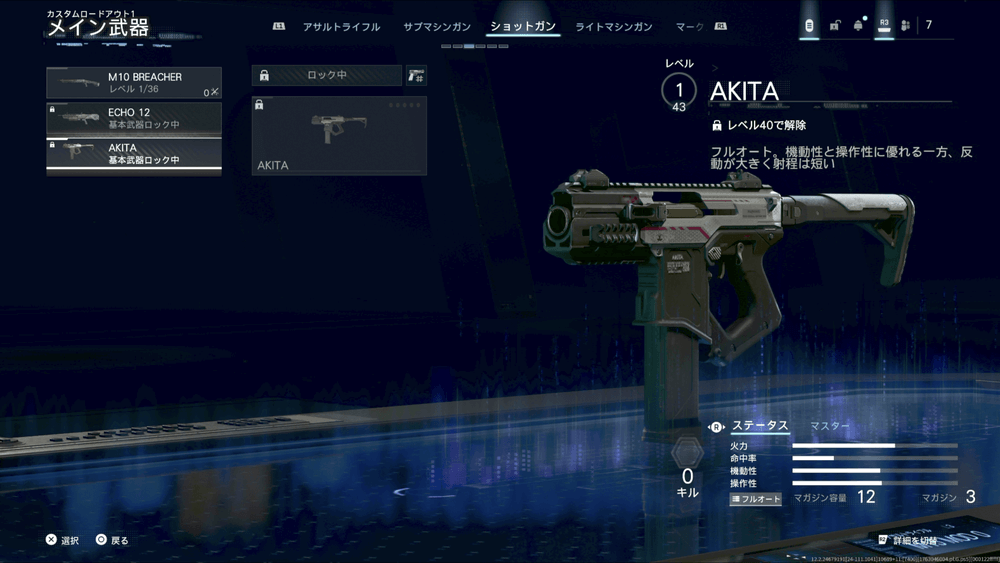This screenshot has width=1000, height=563.
Task: Click the notification bell icon
Action: click(x=858, y=26)
